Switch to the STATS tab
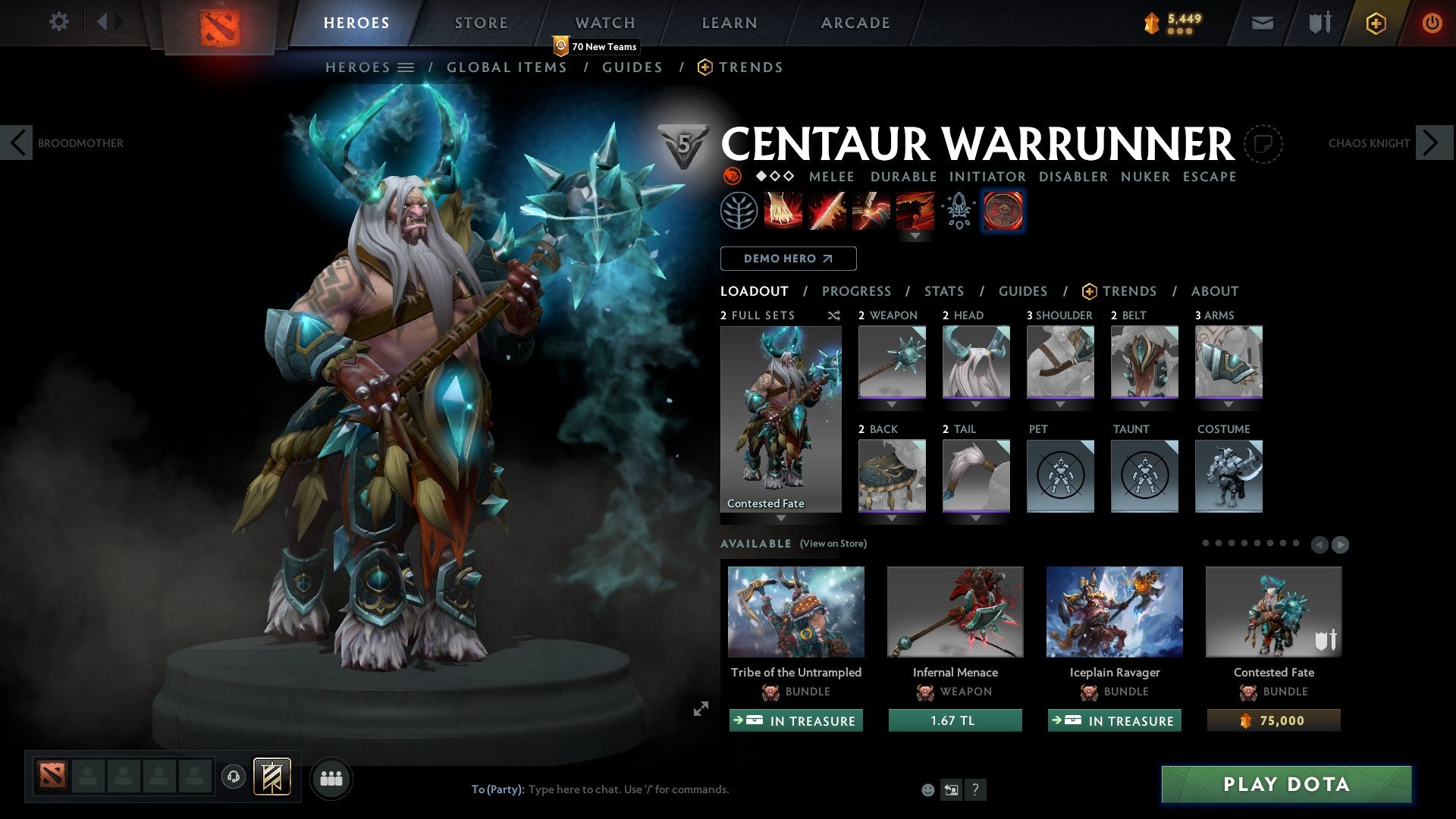The height and width of the screenshot is (819, 1456). point(943,290)
